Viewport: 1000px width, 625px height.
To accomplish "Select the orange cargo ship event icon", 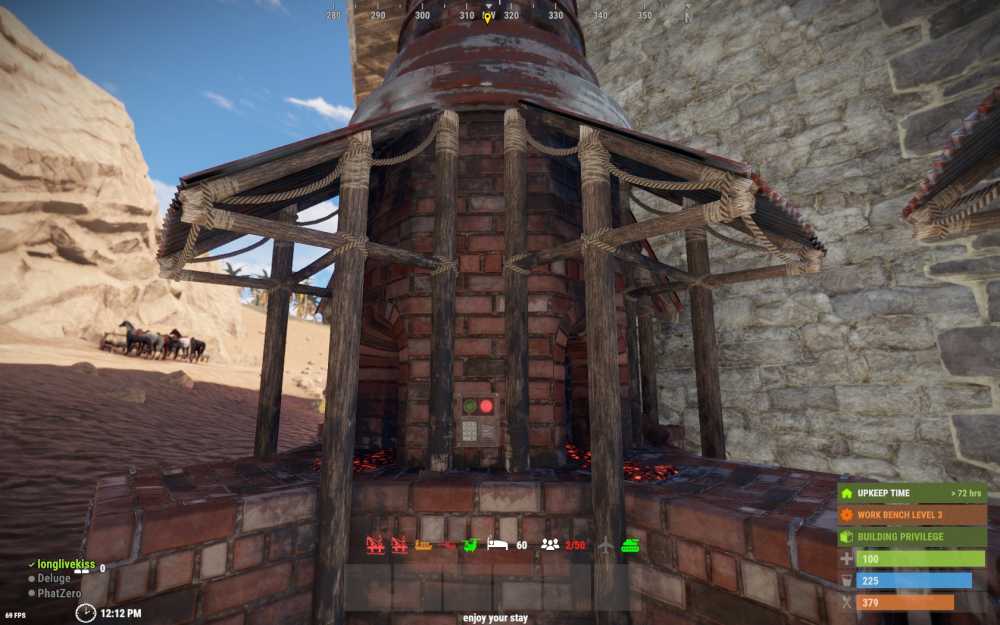I will (x=423, y=545).
